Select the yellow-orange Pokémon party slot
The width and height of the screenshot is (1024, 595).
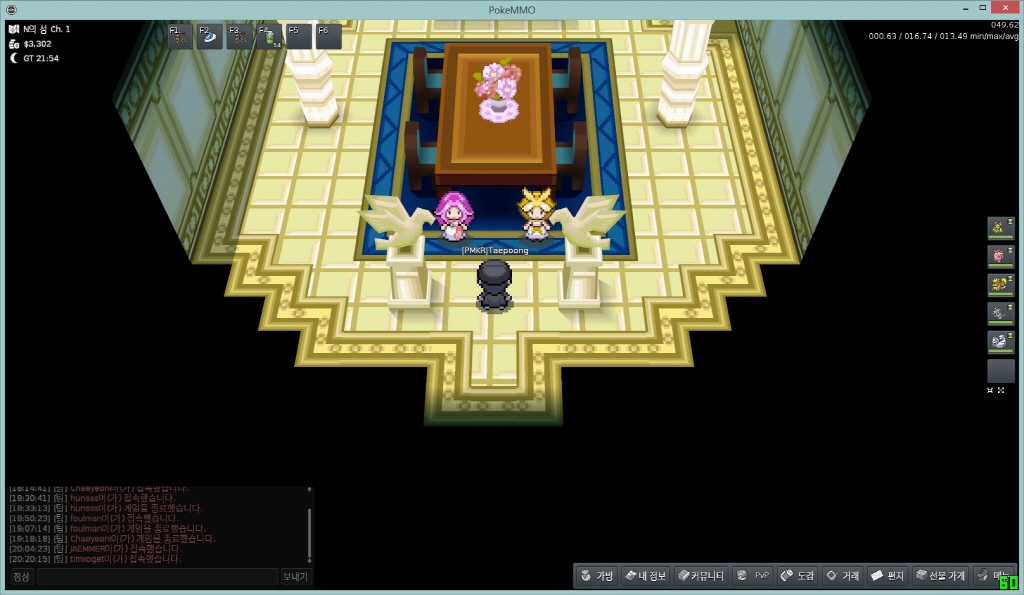[x=1000, y=286]
